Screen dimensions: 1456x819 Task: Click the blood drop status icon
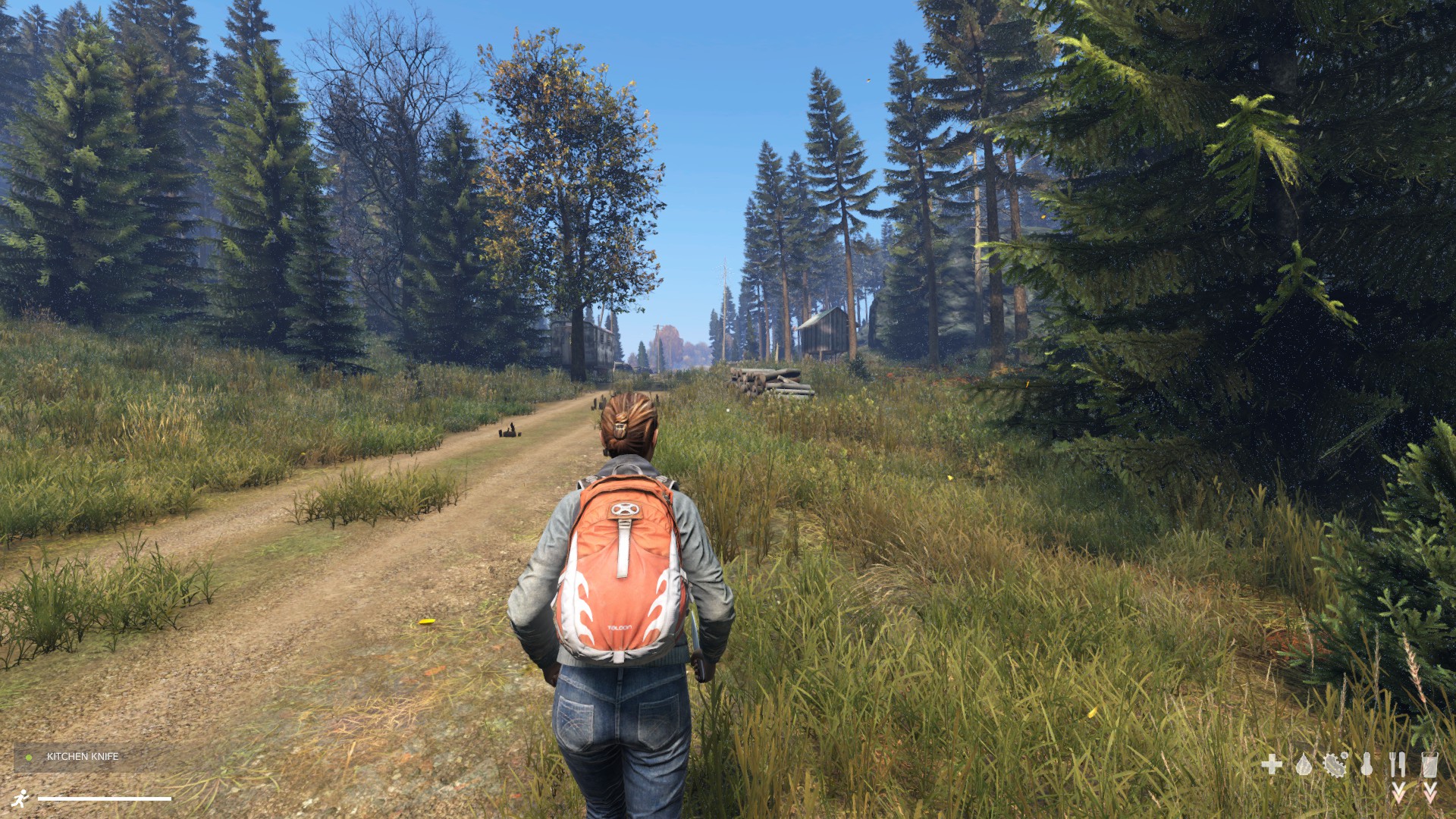tap(1304, 764)
